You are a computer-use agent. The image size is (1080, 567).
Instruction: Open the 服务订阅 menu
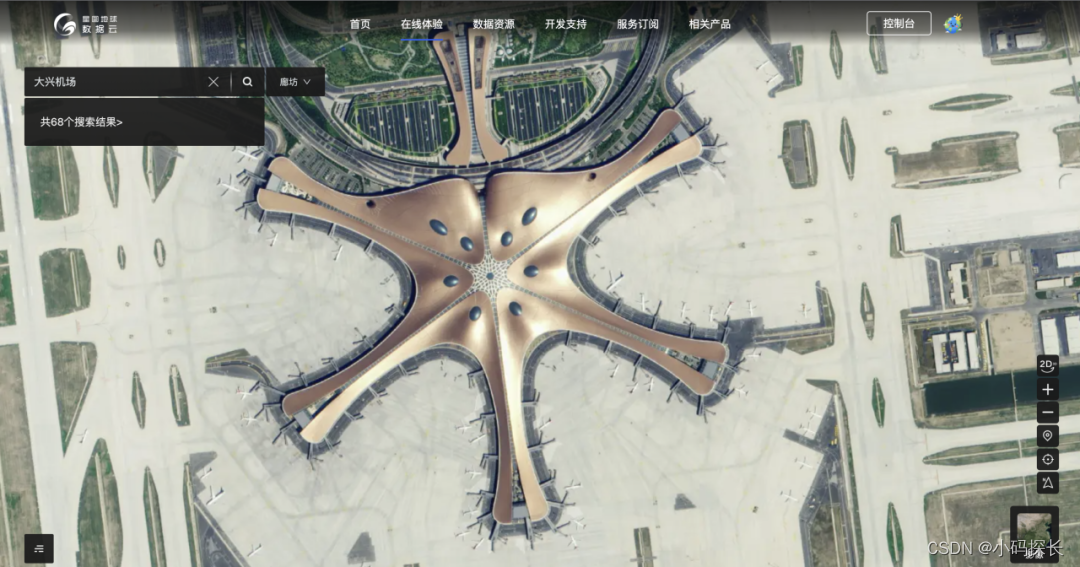point(638,24)
